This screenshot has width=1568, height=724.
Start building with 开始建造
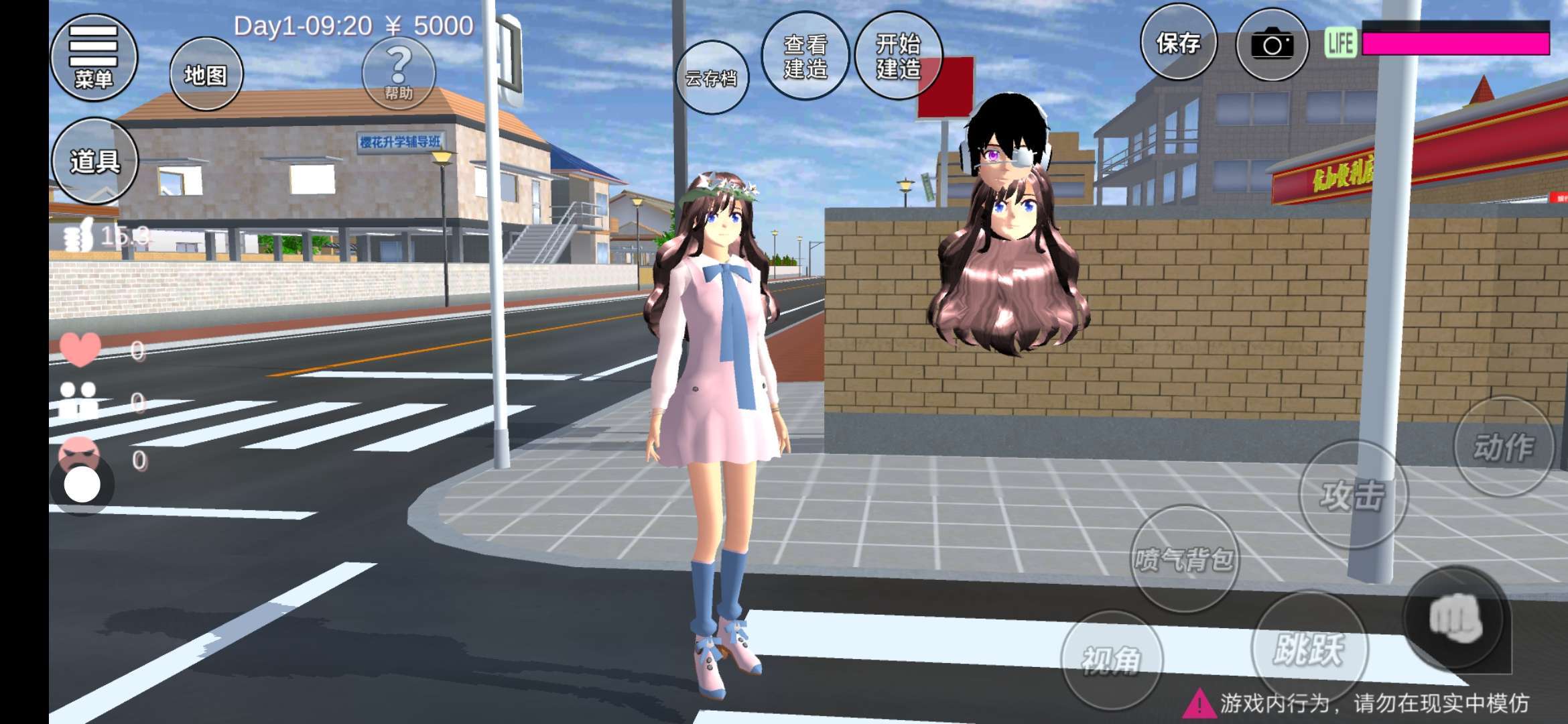[x=899, y=57]
